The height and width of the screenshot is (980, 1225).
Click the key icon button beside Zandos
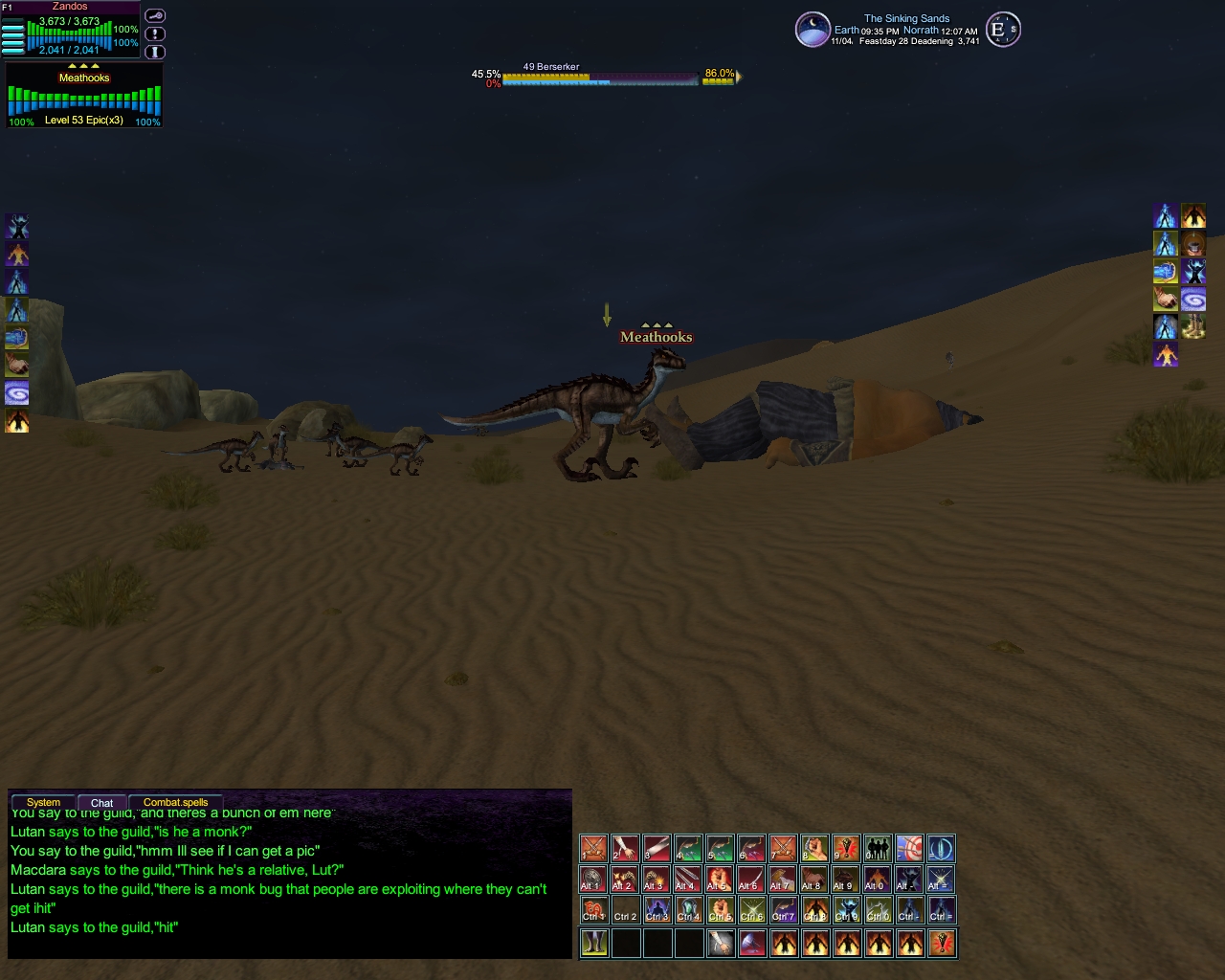pyautogui.click(x=155, y=16)
